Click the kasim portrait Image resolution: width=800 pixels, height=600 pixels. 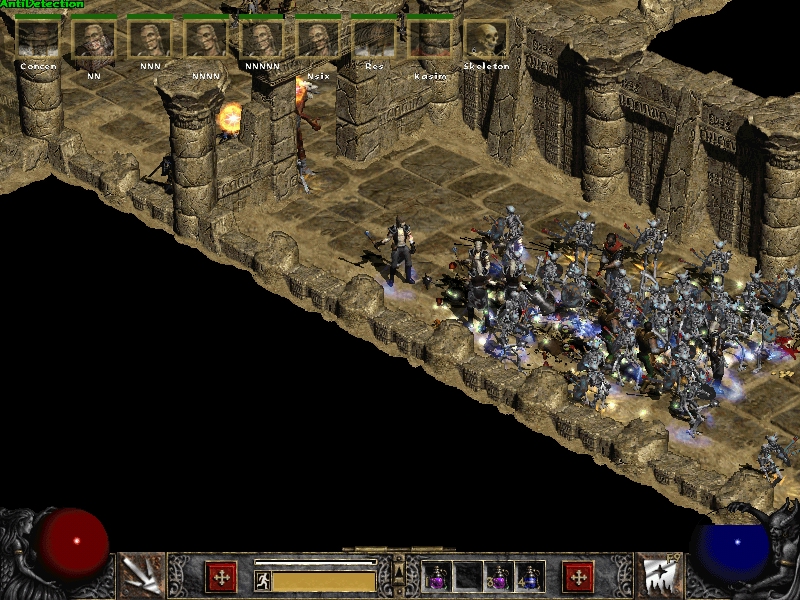coord(430,39)
